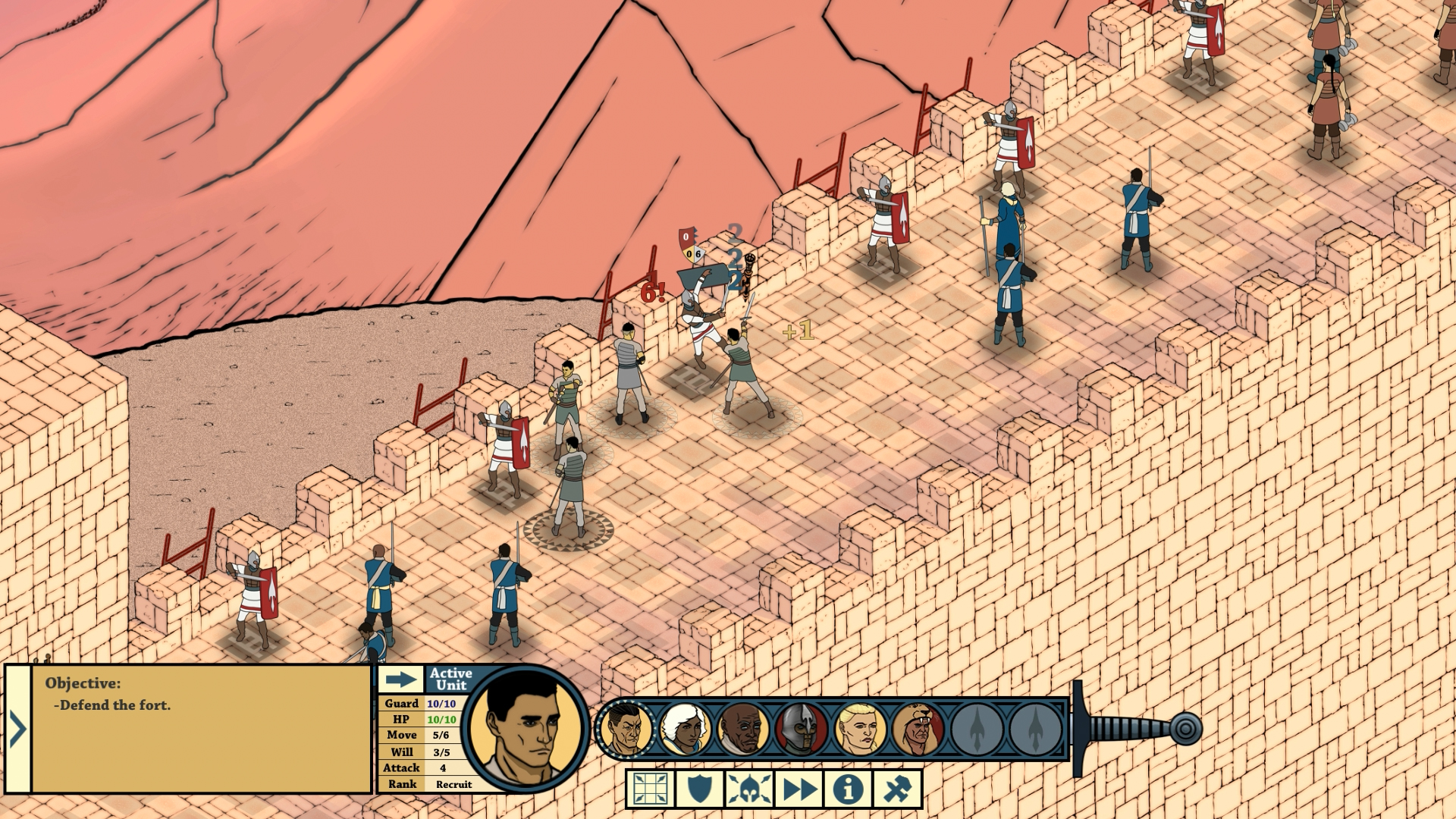Open the info panel via the i icon
Viewport: 1456px width, 819px height.
849,789
